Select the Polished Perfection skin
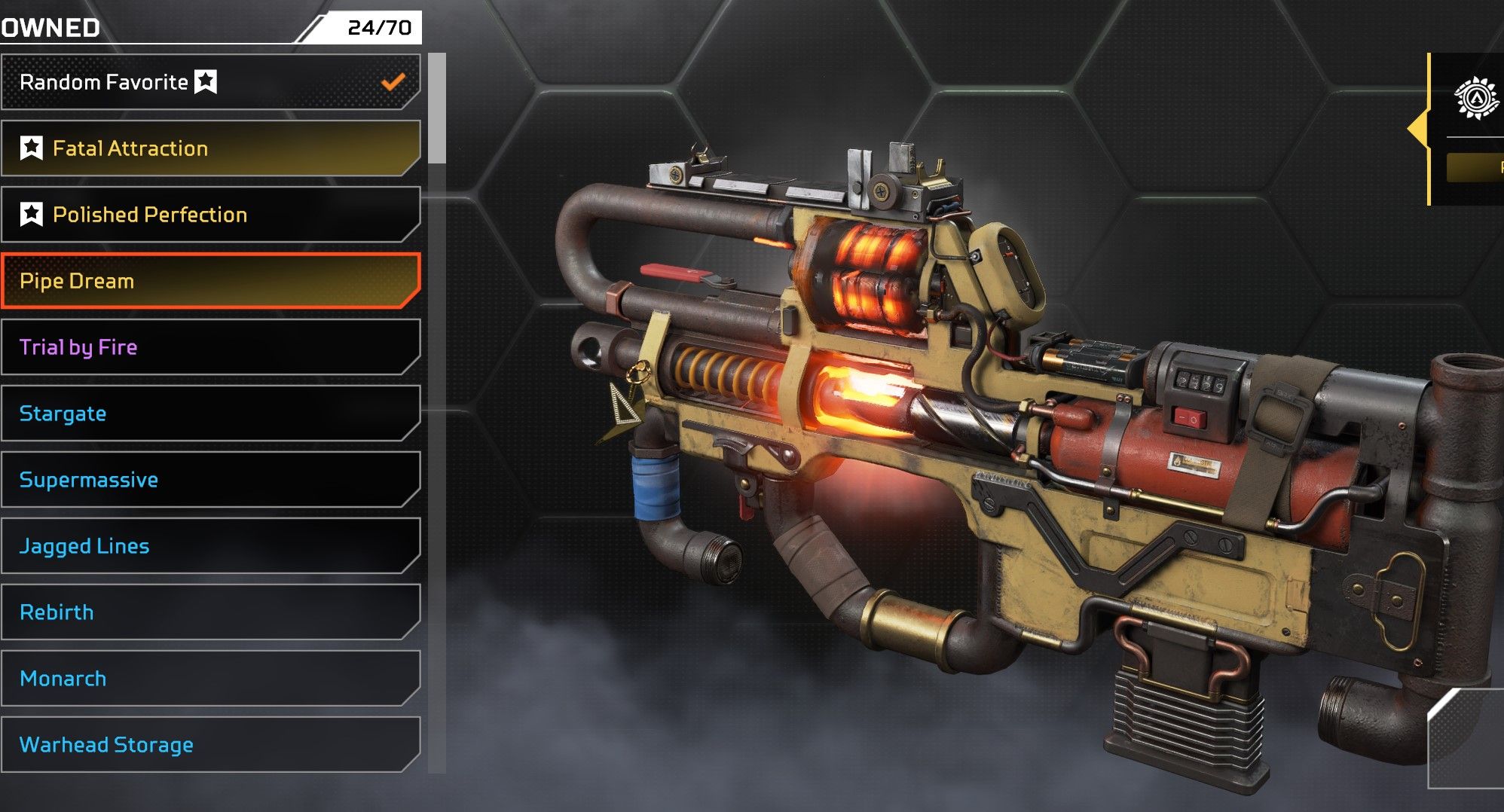The height and width of the screenshot is (812, 1504). coord(209,215)
